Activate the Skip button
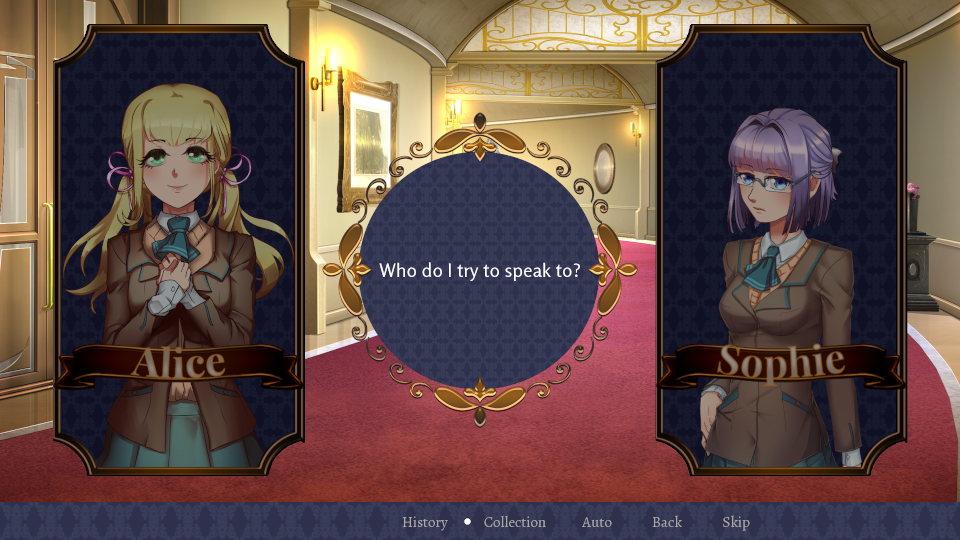This screenshot has width=960, height=540. point(736,522)
